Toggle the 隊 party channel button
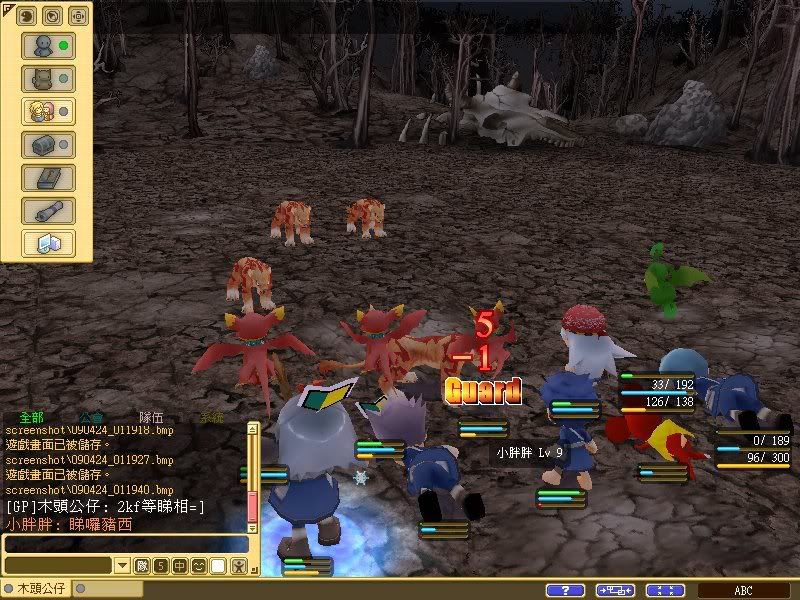Screen dimensions: 800x600 point(142,566)
